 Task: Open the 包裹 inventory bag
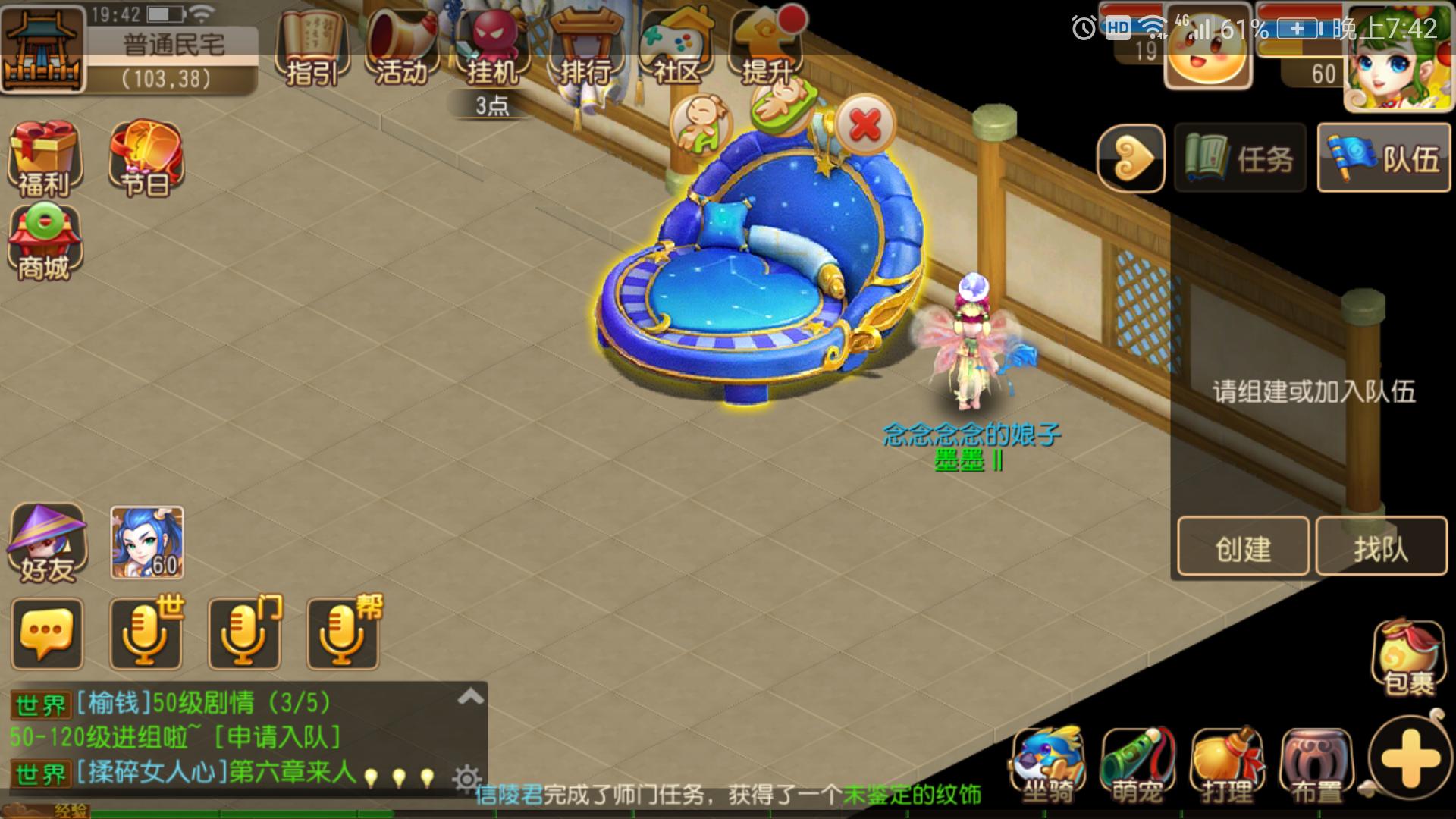1408,657
